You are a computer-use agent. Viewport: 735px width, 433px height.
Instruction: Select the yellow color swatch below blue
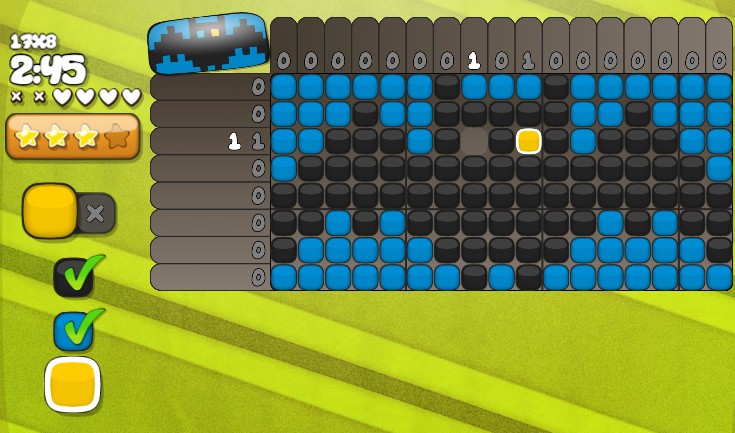point(73,384)
